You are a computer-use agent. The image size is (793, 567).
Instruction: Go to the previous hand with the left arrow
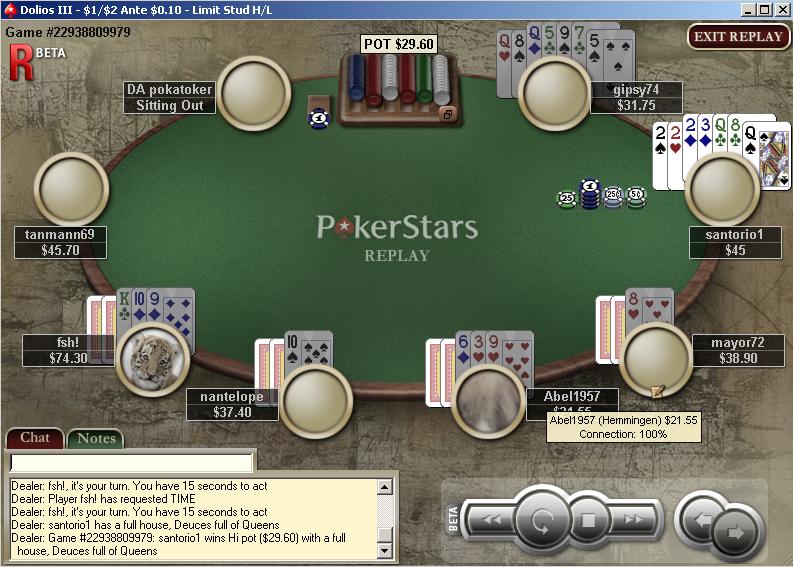click(x=700, y=520)
